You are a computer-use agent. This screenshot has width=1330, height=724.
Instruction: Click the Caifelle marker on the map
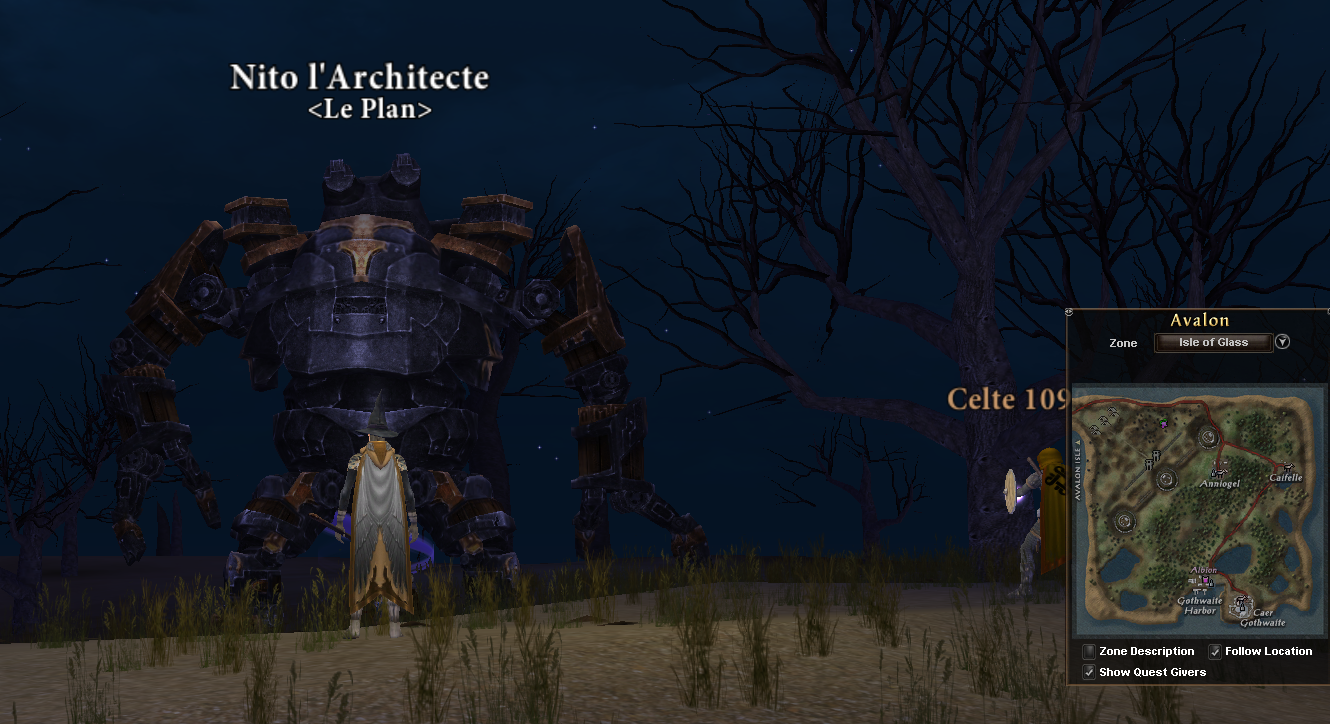pos(1288,467)
